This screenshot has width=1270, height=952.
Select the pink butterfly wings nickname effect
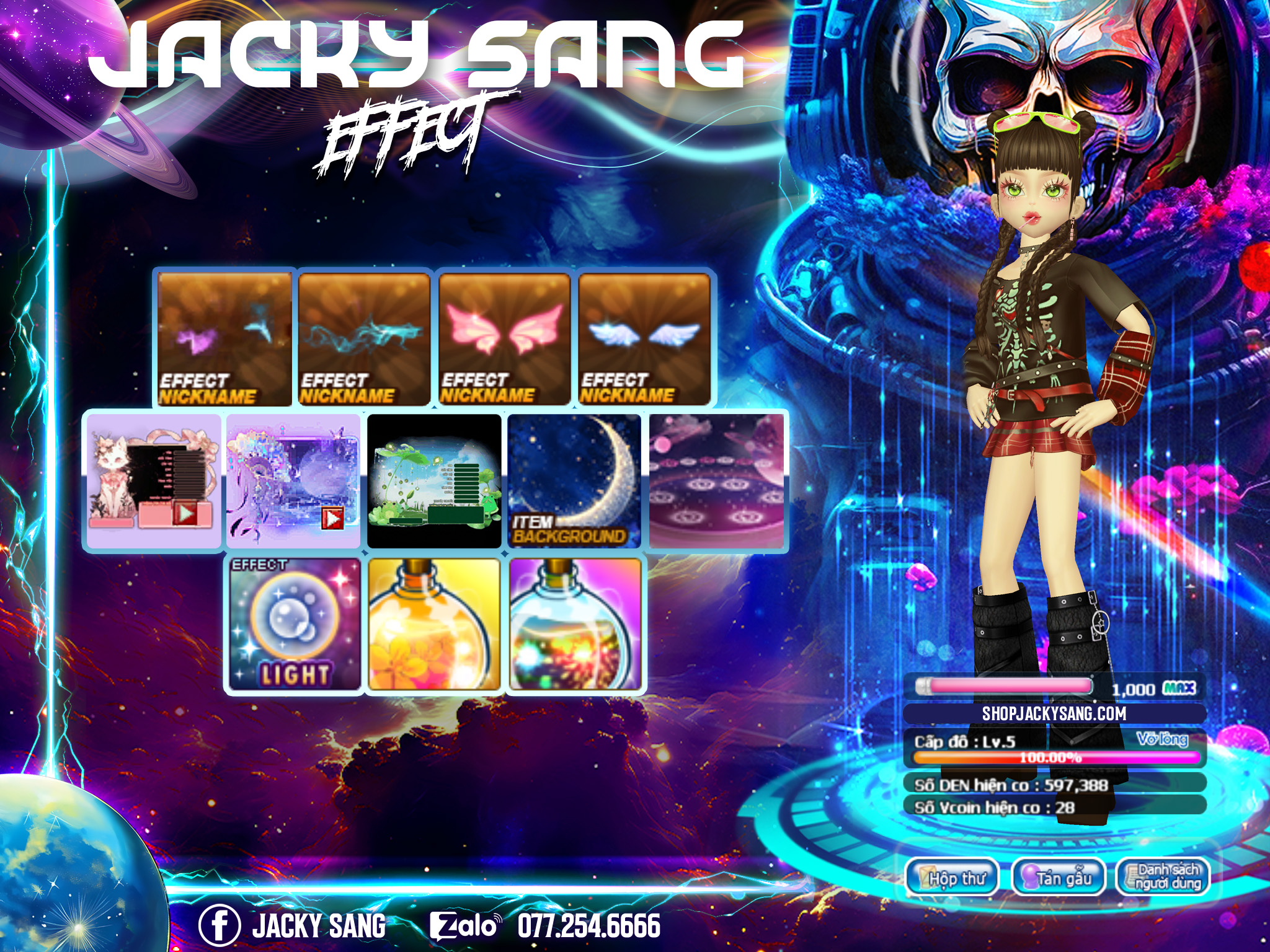504,339
